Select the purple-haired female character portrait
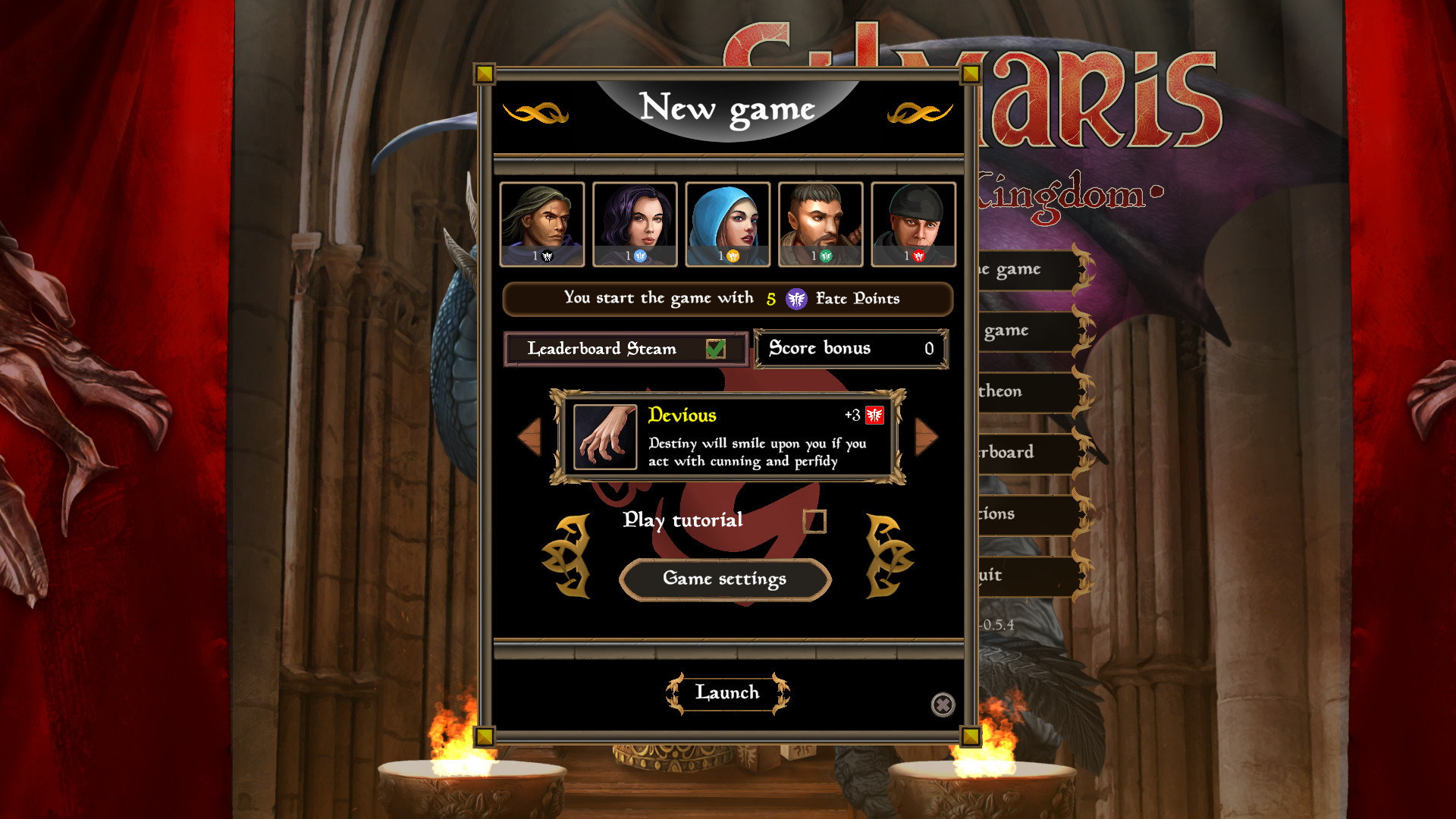 click(634, 222)
